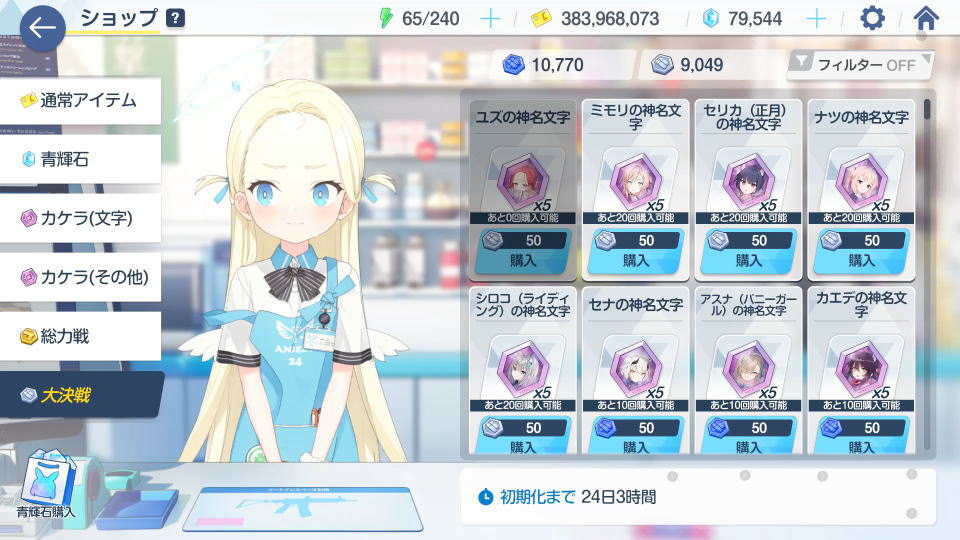Go back using the arrow button
Viewport: 960px width, 540px height.
tap(42, 28)
